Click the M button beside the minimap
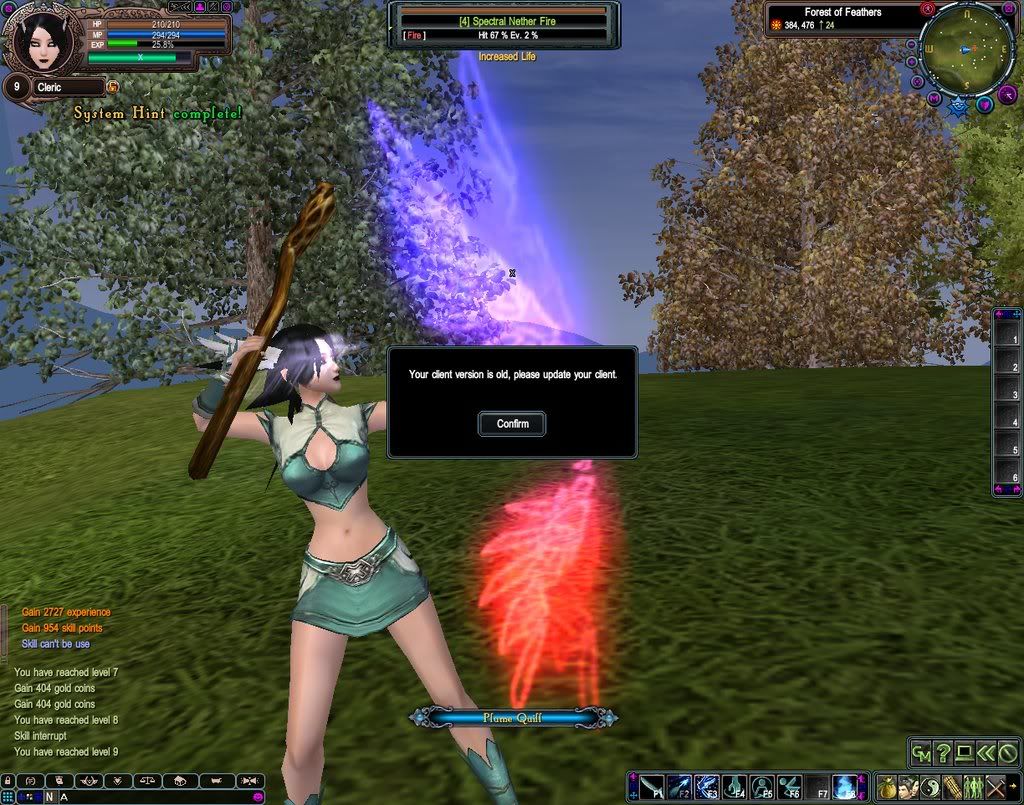Image resolution: width=1024 pixels, height=805 pixels. click(x=933, y=98)
